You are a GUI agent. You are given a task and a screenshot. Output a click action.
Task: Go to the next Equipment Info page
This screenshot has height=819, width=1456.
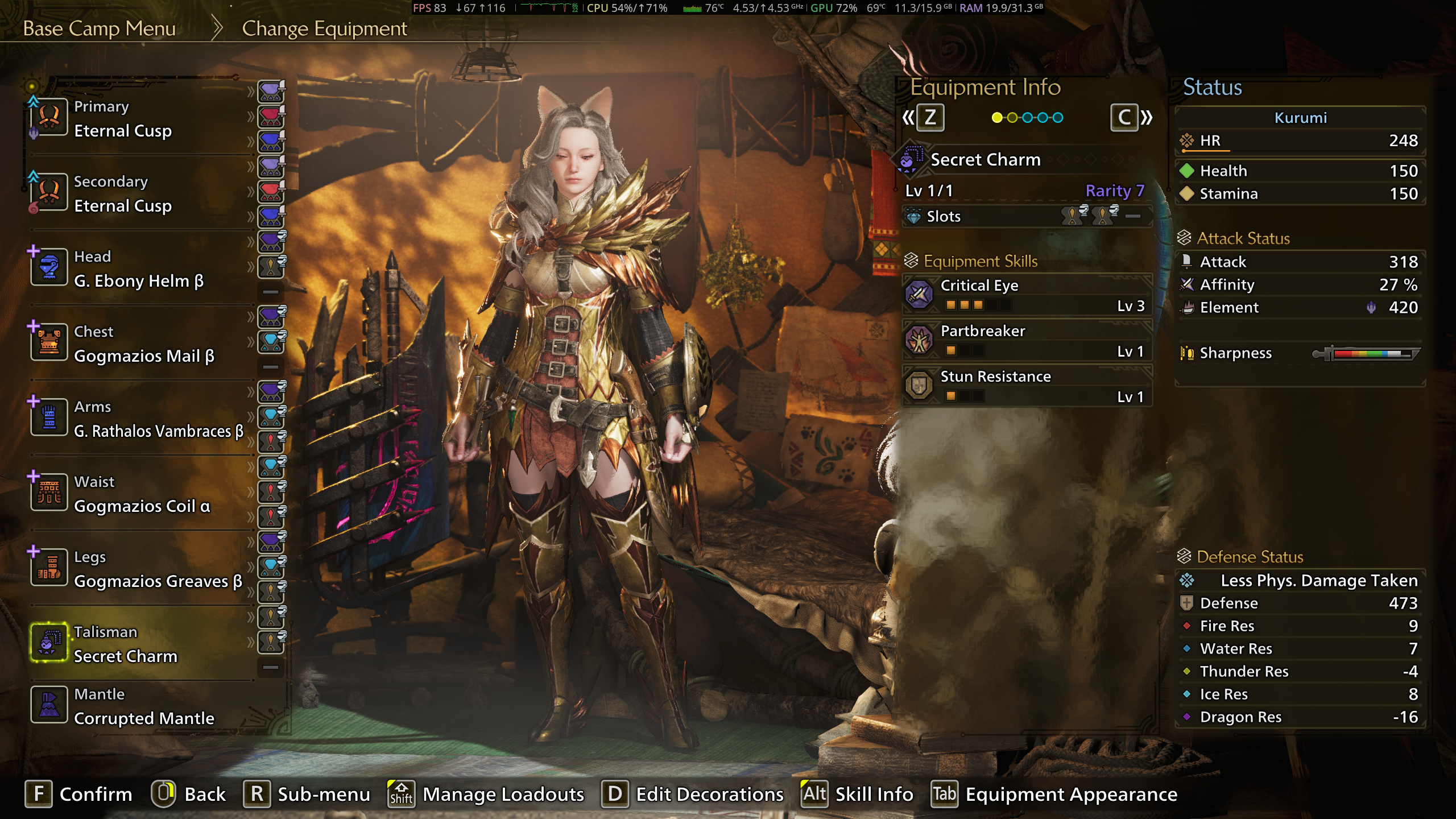[1131, 118]
